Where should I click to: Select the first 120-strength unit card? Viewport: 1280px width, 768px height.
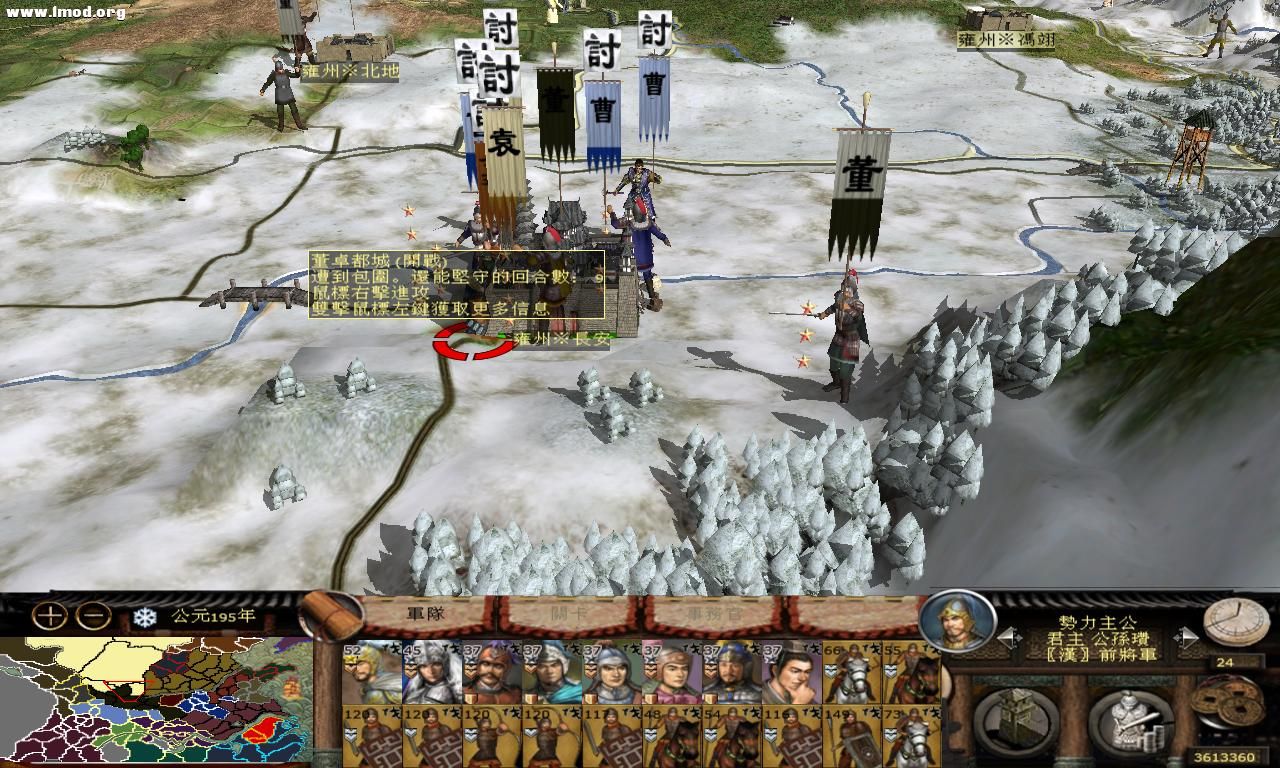click(371, 733)
